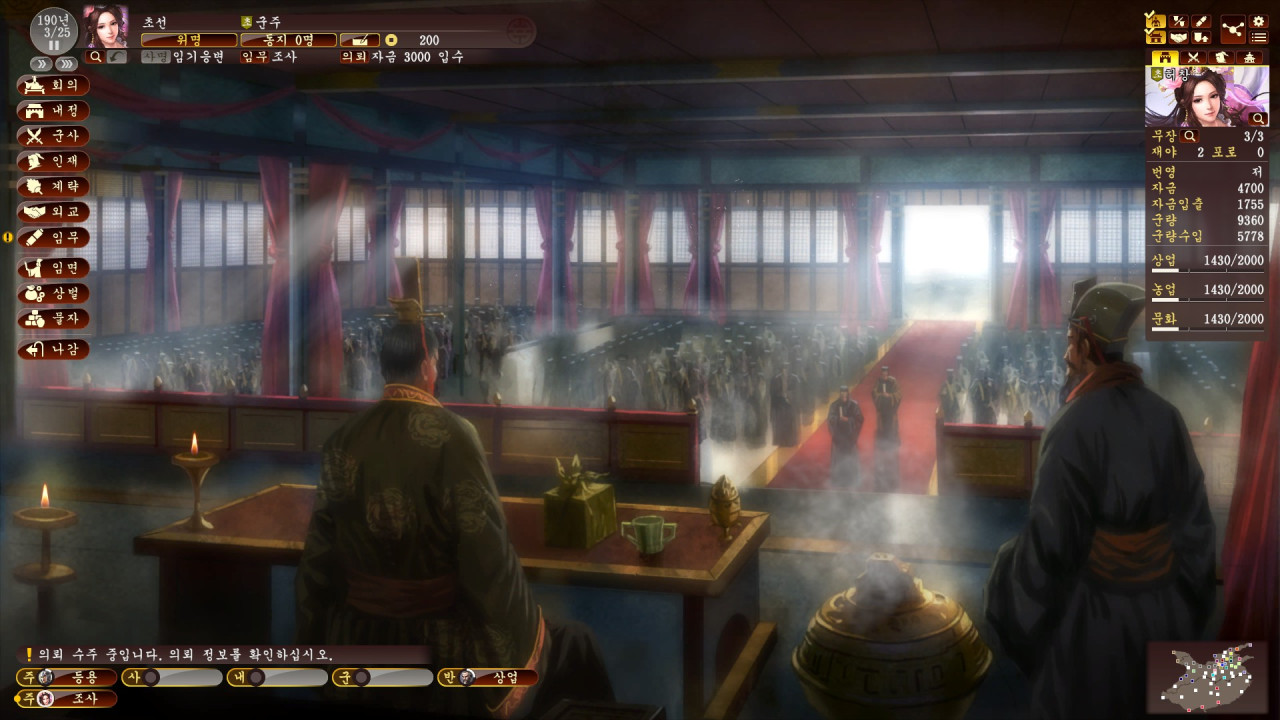Pause time on the date dial
1280x720 pixels.
click(53, 45)
